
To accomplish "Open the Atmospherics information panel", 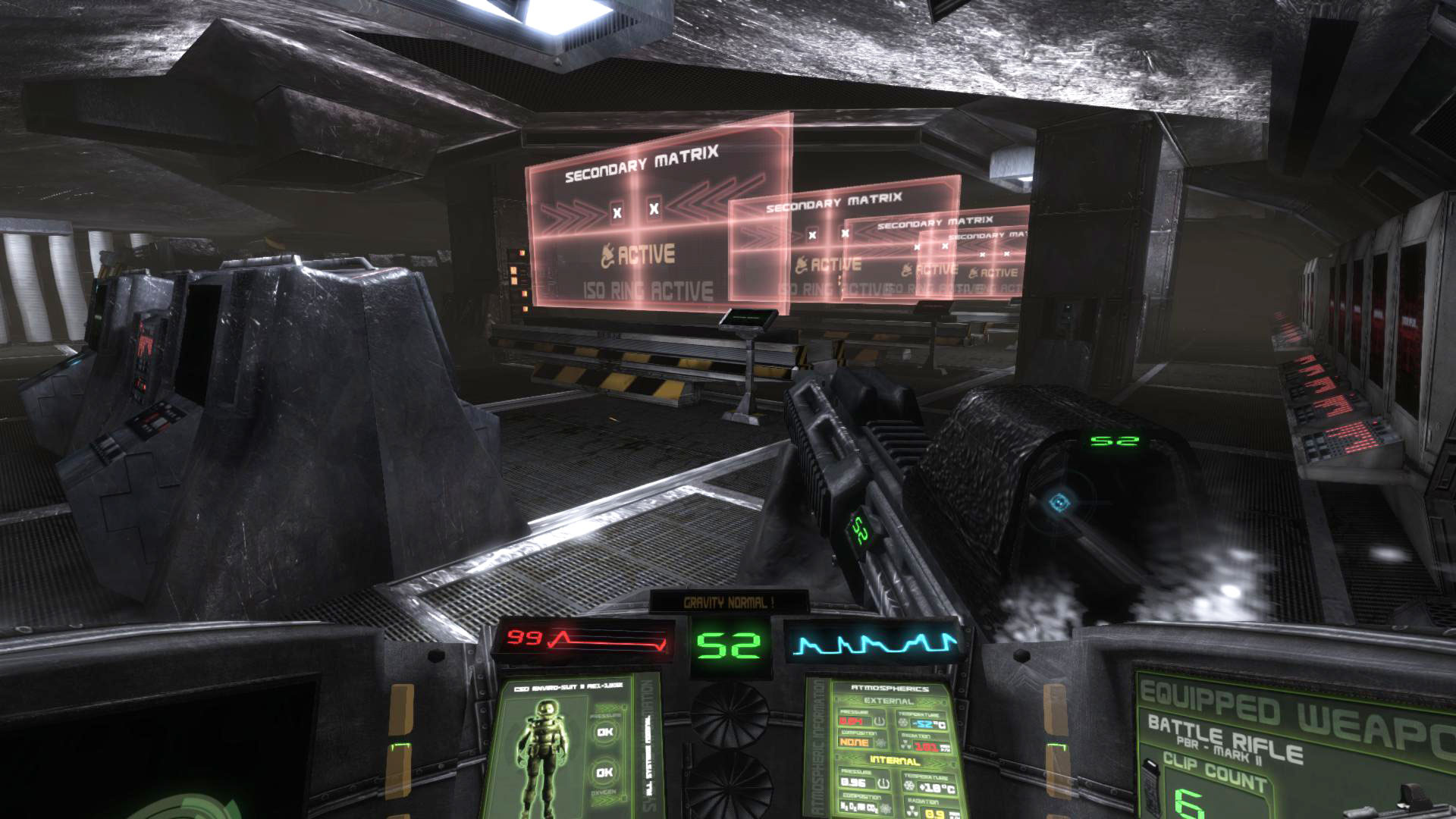I will pos(889,747).
